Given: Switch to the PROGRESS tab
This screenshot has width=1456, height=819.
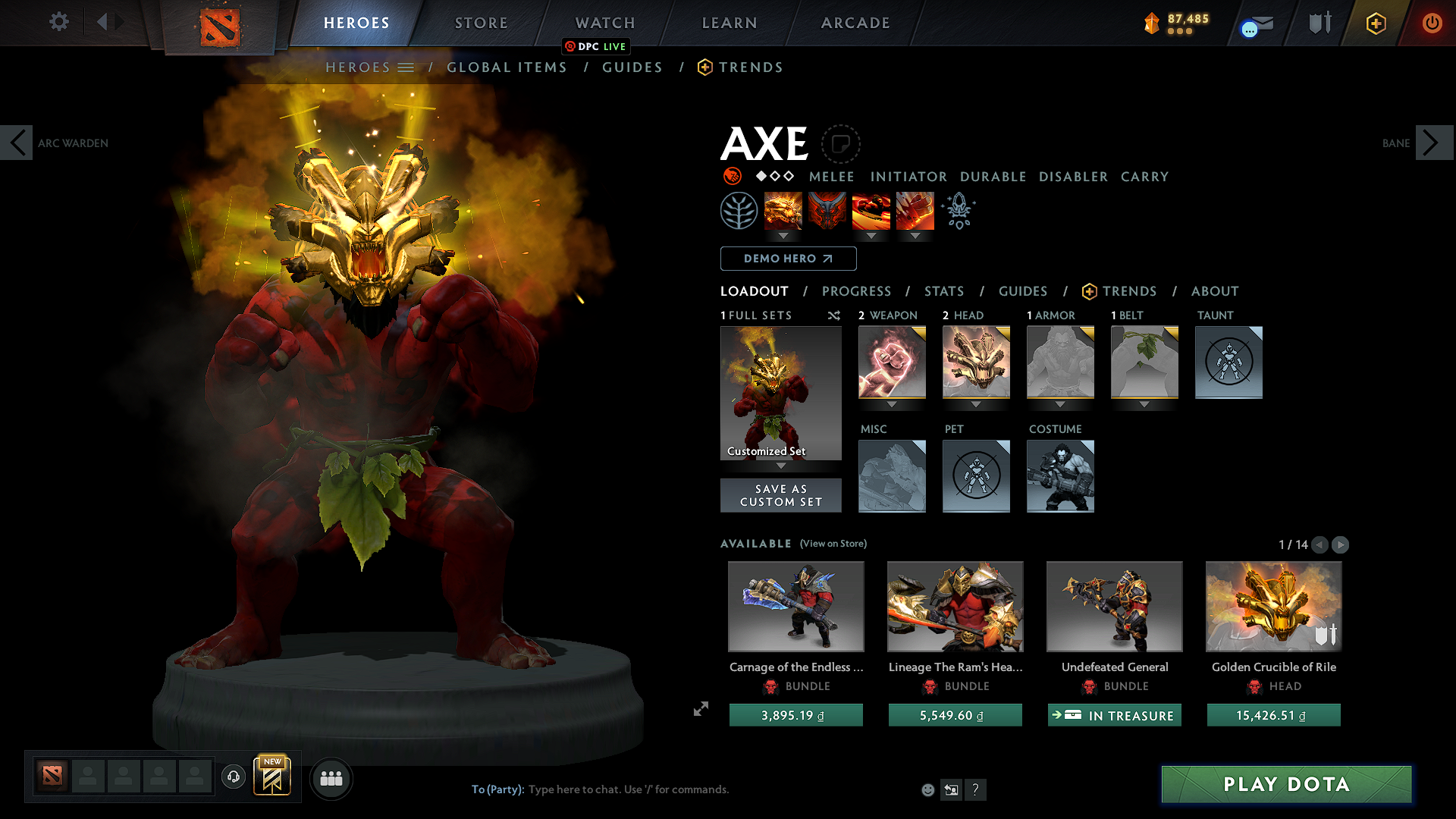Looking at the screenshot, I should [857, 291].
